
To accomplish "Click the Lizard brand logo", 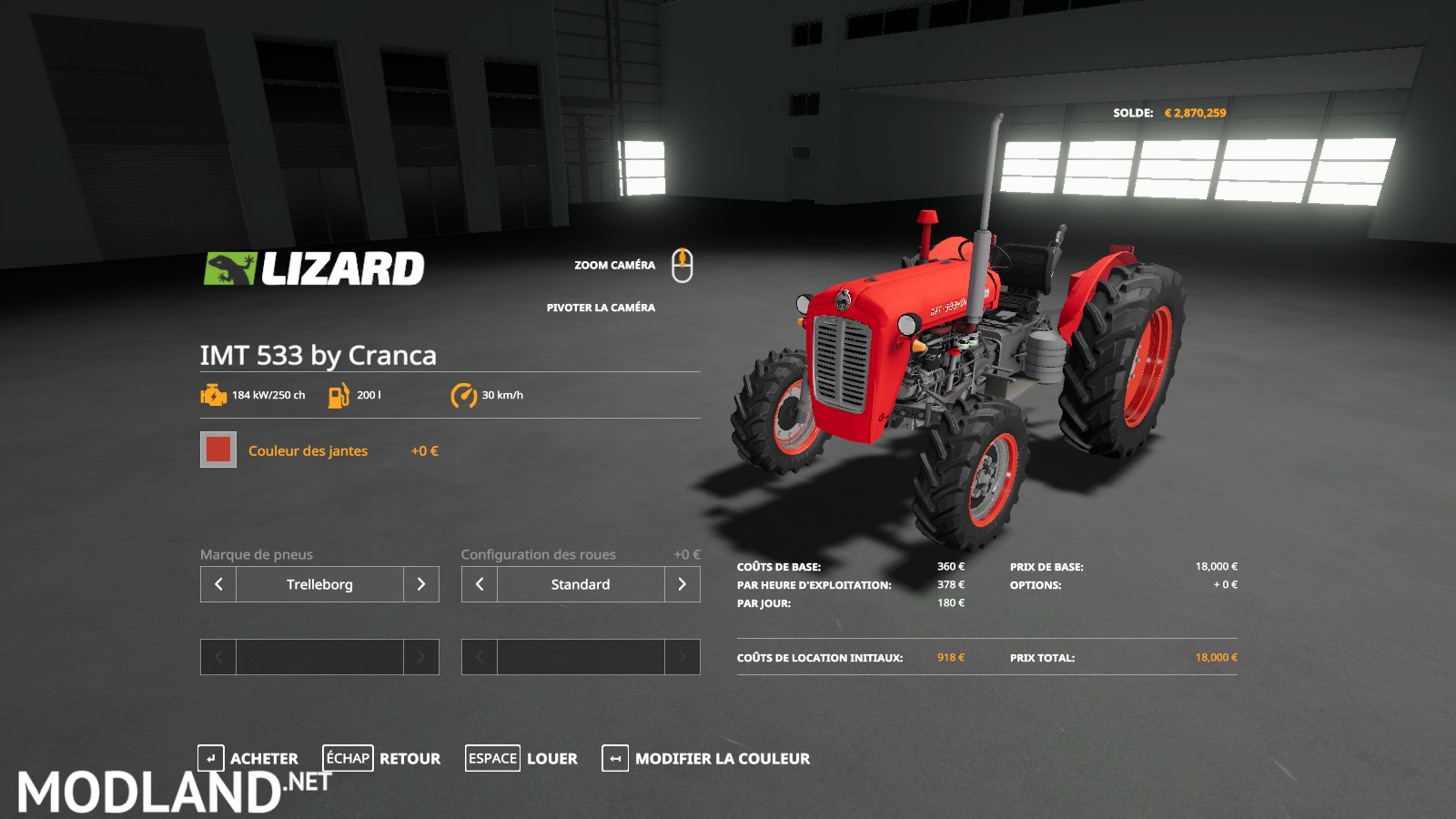I will (x=314, y=268).
